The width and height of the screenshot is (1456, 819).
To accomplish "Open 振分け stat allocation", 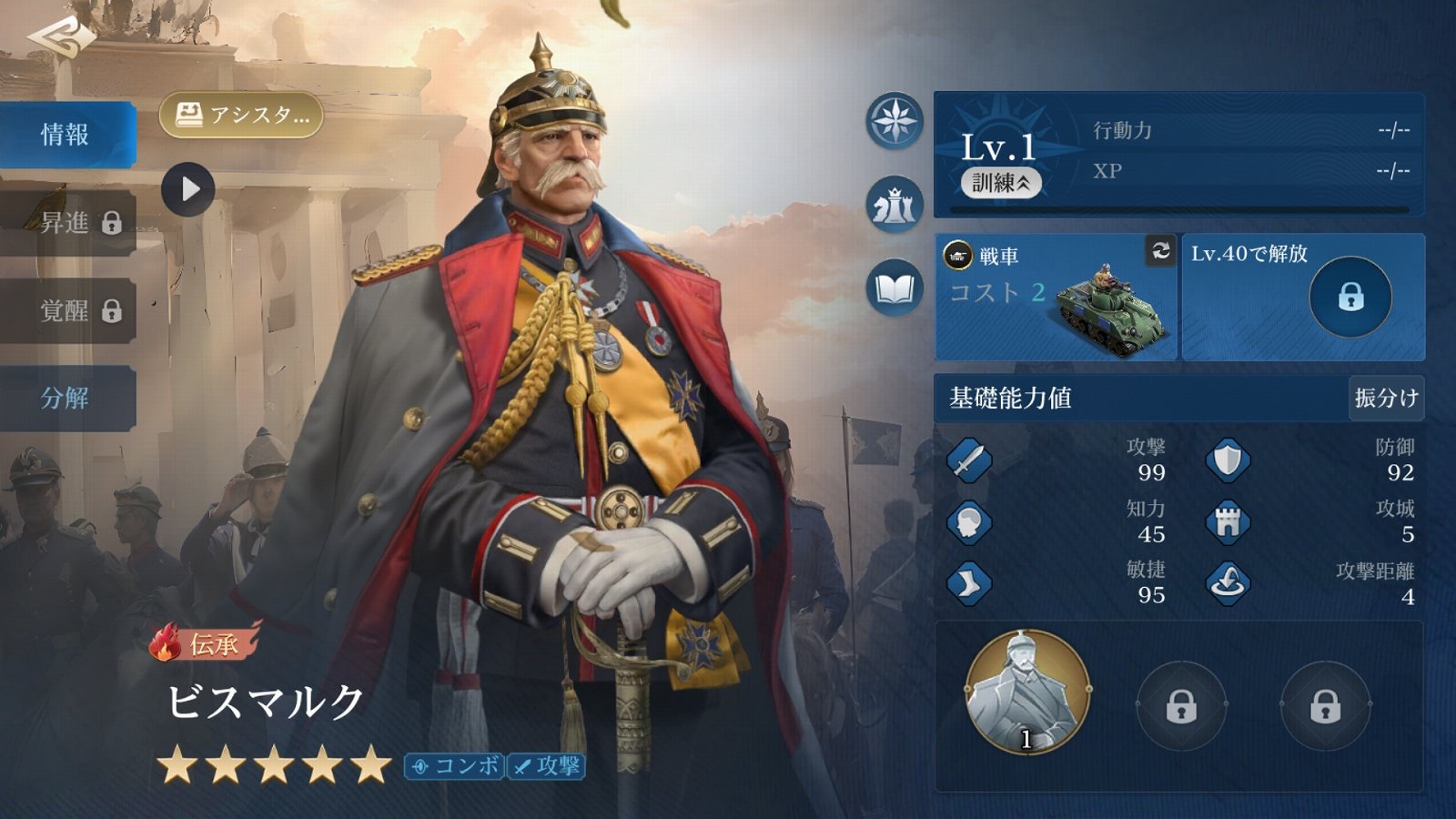I will tap(1385, 398).
